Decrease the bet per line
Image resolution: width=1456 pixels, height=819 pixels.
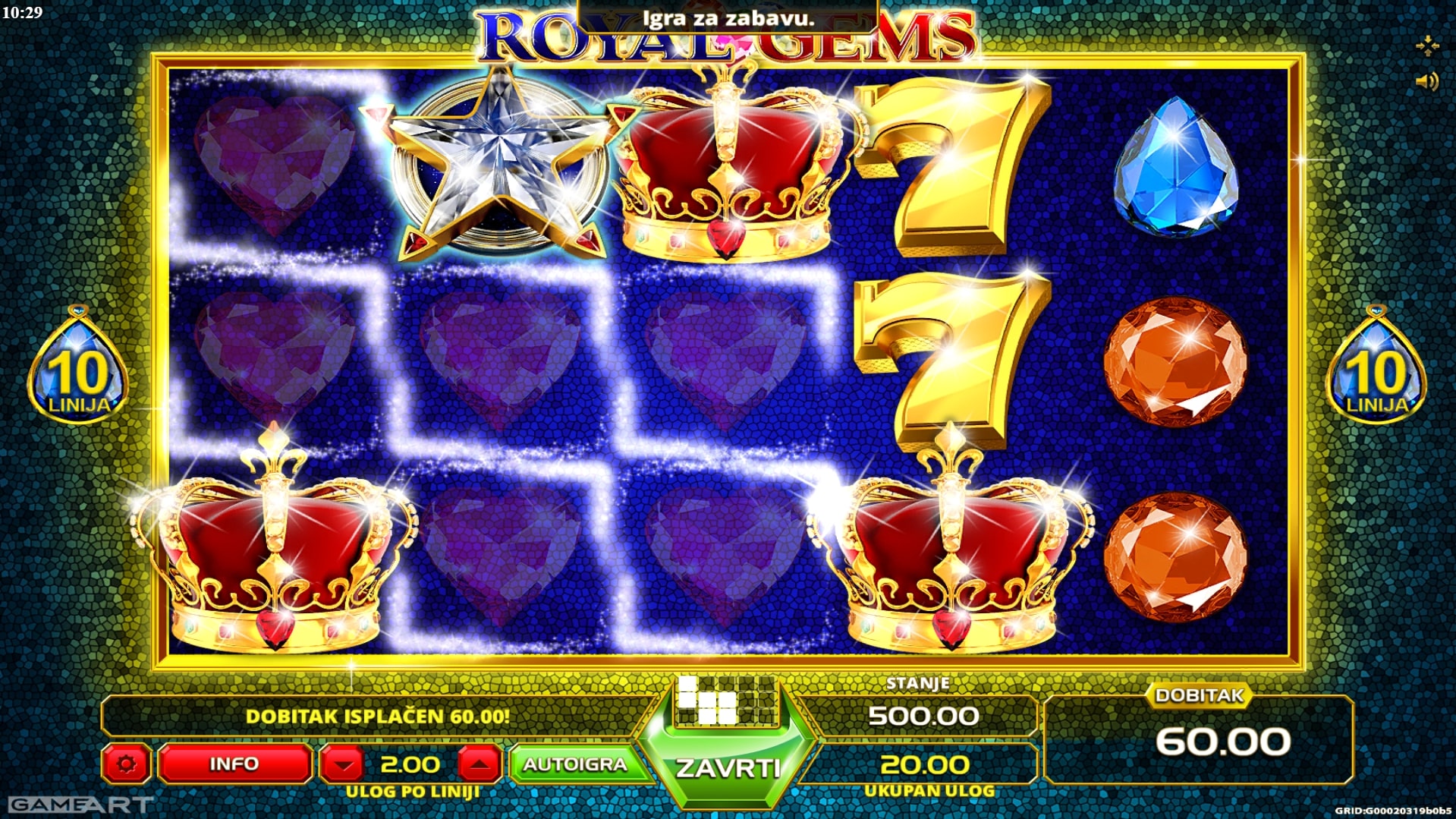point(344,764)
